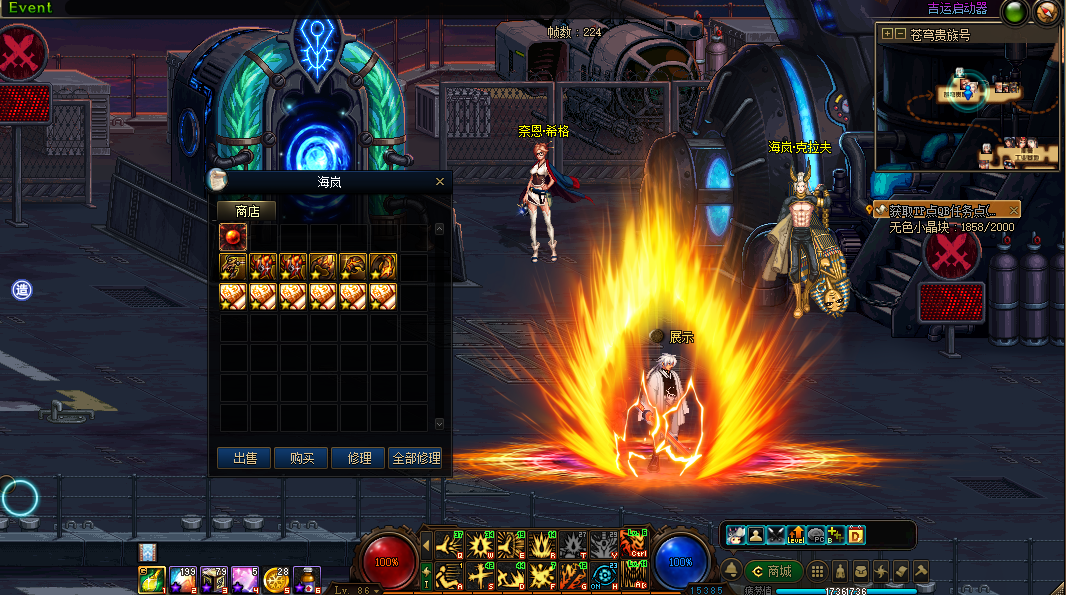Select the orange D icon in toolbar

(x=855, y=535)
